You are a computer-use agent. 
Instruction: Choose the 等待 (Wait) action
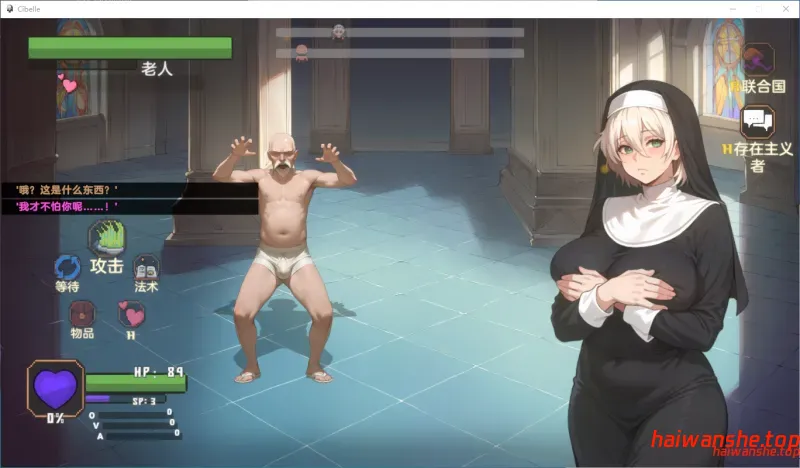pos(67,268)
